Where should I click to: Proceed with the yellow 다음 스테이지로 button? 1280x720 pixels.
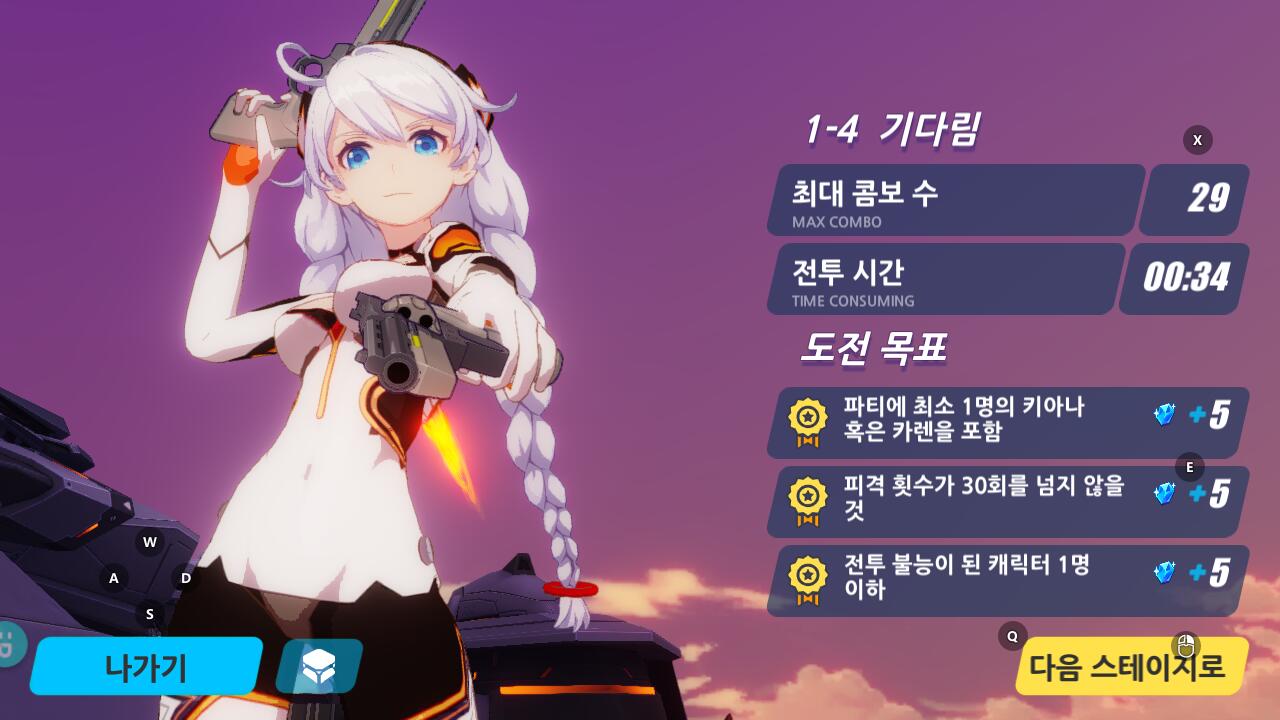tap(1128, 667)
